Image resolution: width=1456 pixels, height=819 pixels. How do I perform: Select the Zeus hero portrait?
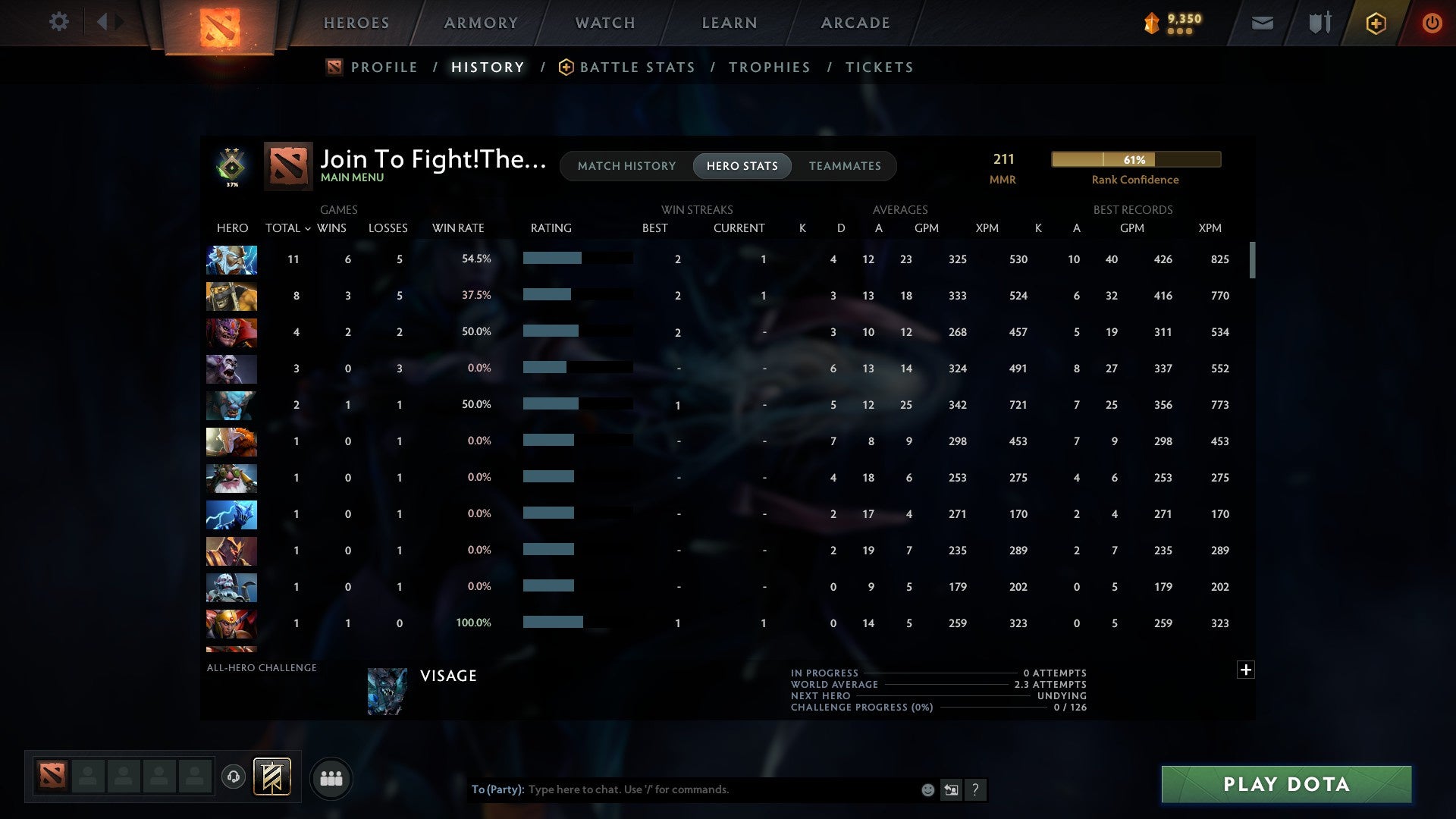click(231, 259)
